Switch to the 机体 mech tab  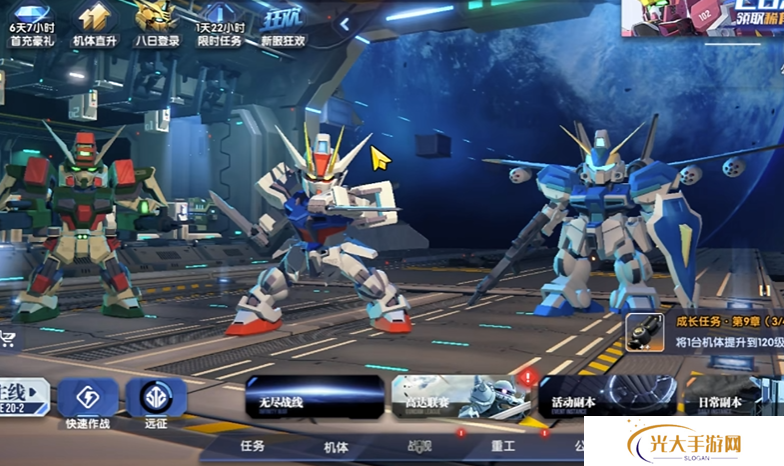coord(336,446)
